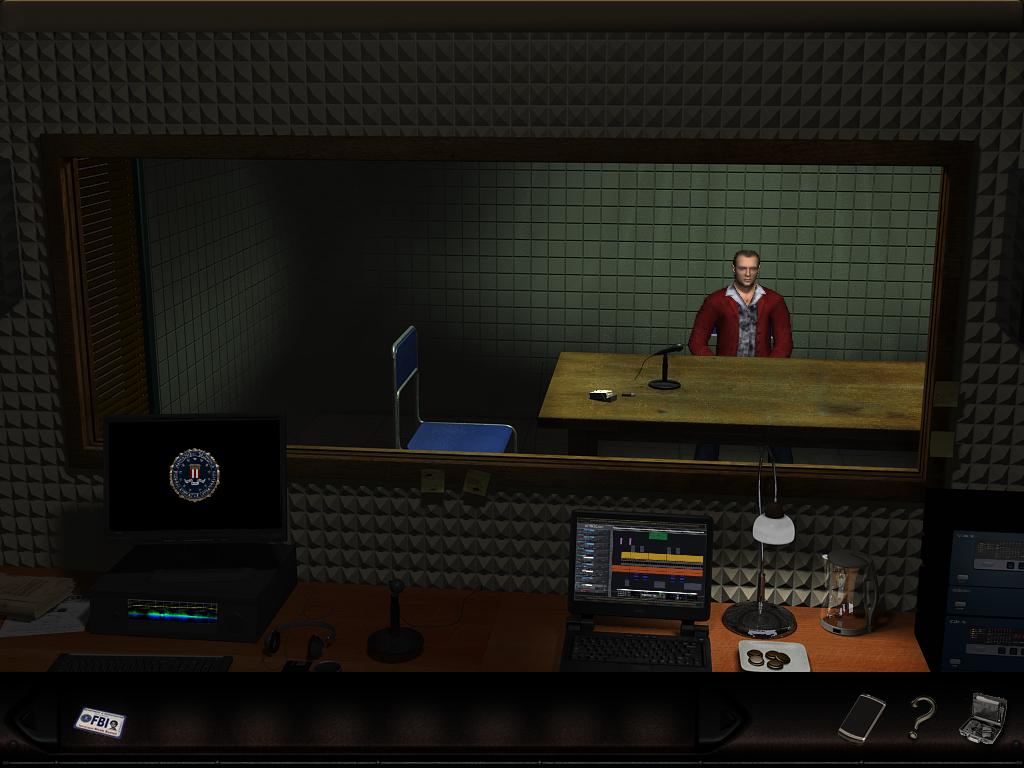This screenshot has width=1024, height=768.
Task: Click the question mark hint icon
Action: (x=921, y=717)
